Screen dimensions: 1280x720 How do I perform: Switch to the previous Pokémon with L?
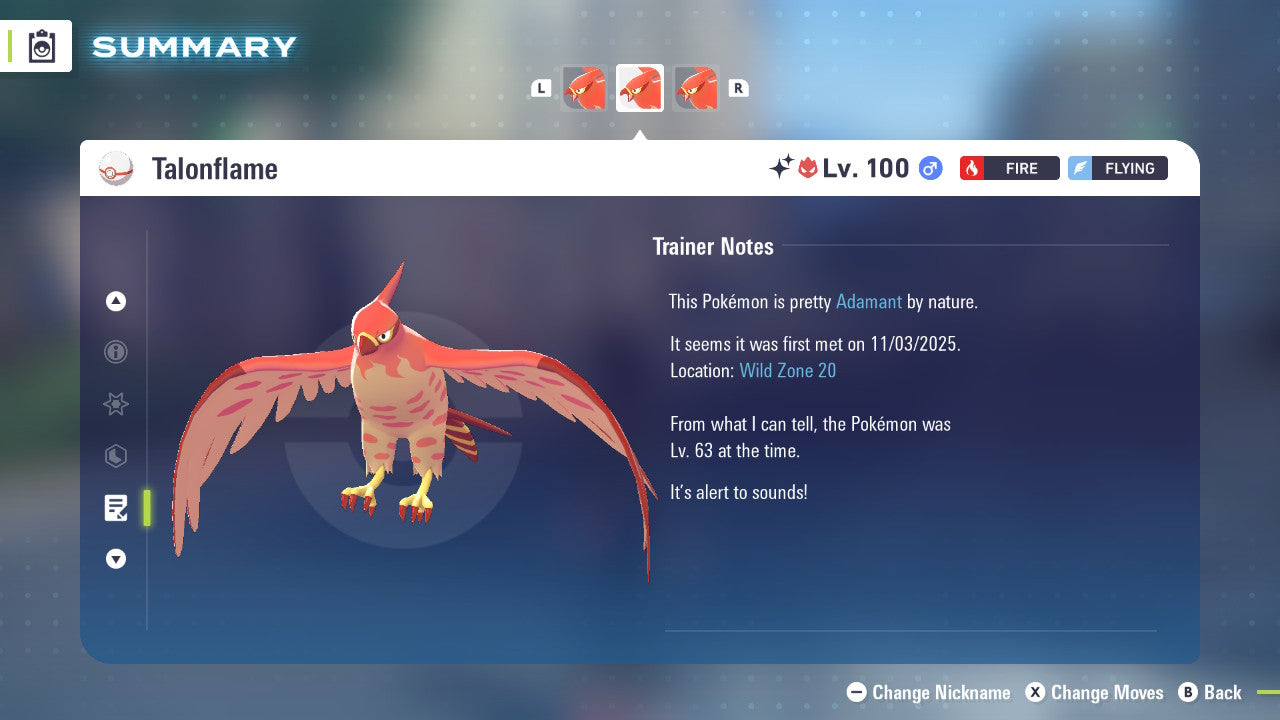(541, 88)
